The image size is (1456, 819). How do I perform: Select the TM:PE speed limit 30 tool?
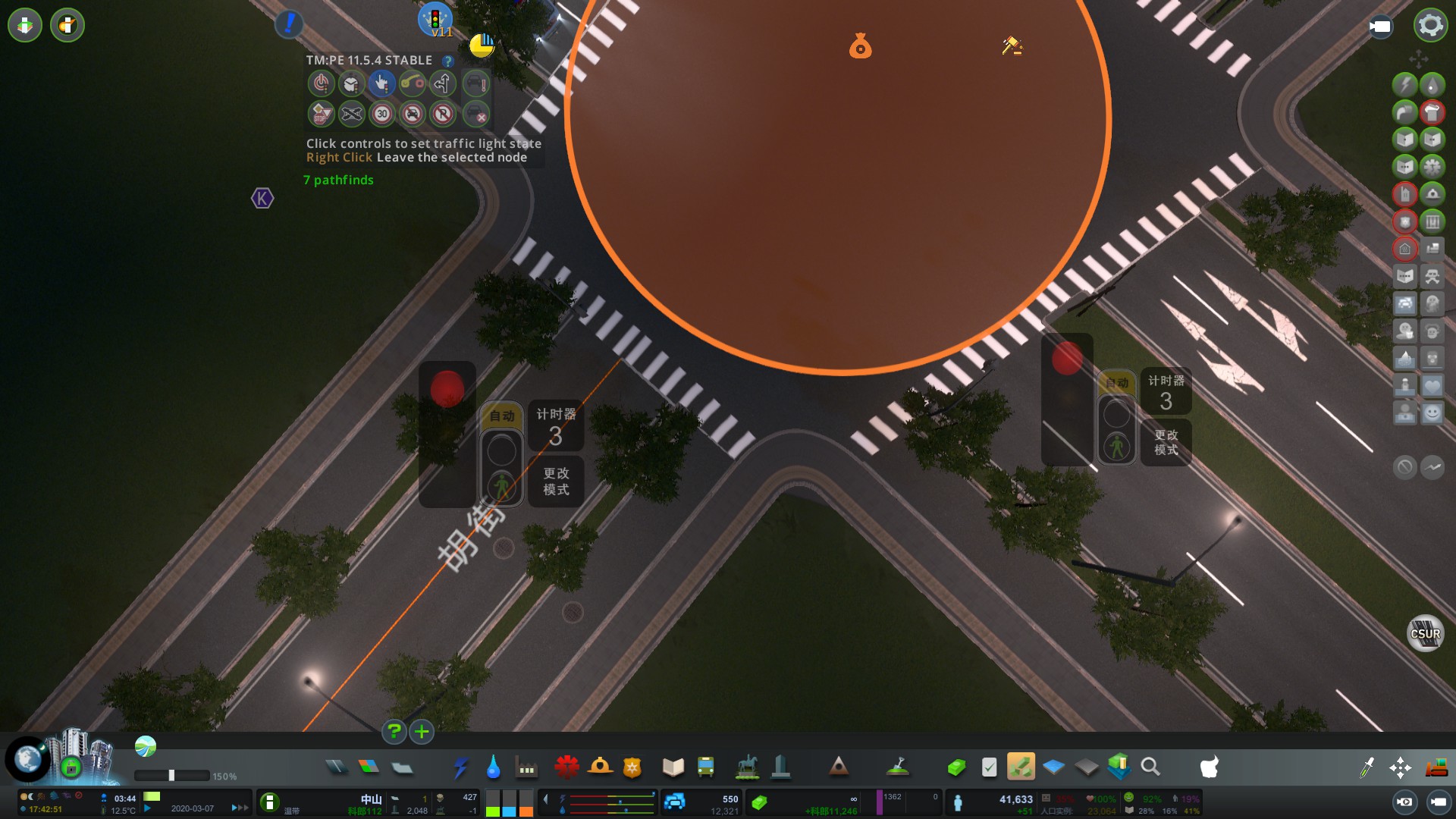coord(382,115)
